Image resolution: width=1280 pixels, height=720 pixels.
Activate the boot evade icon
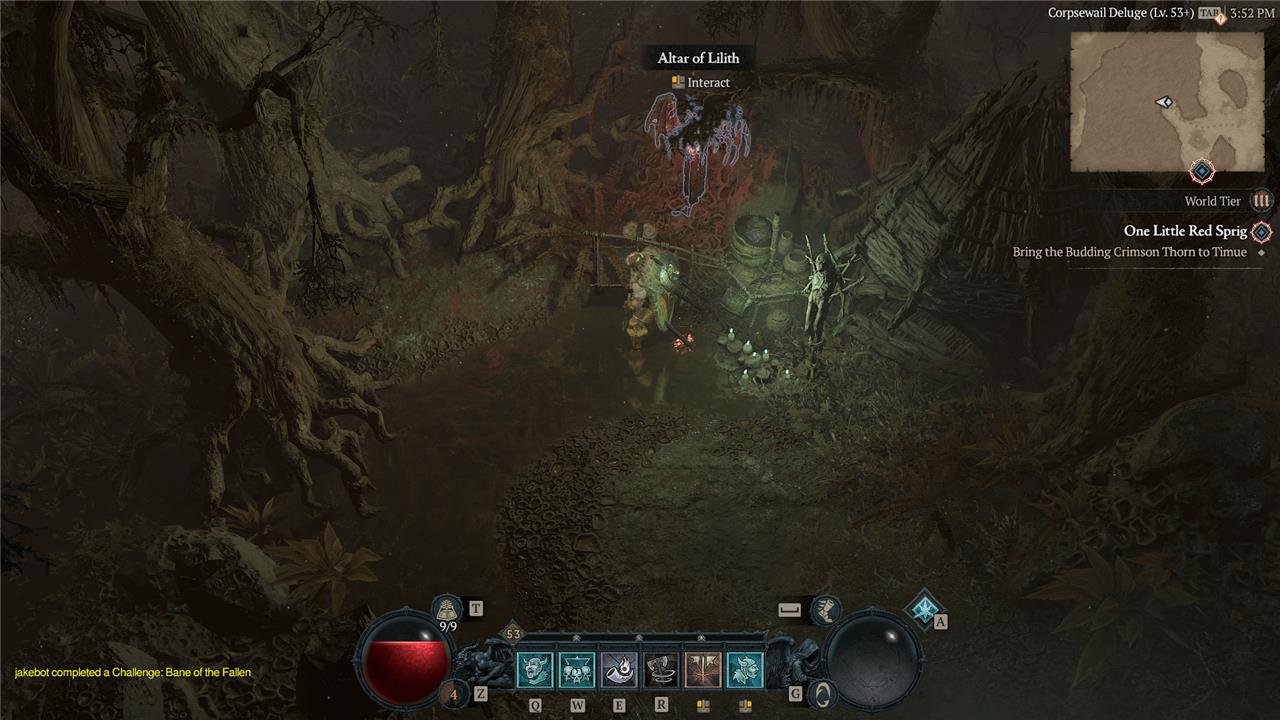click(x=825, y=608)
